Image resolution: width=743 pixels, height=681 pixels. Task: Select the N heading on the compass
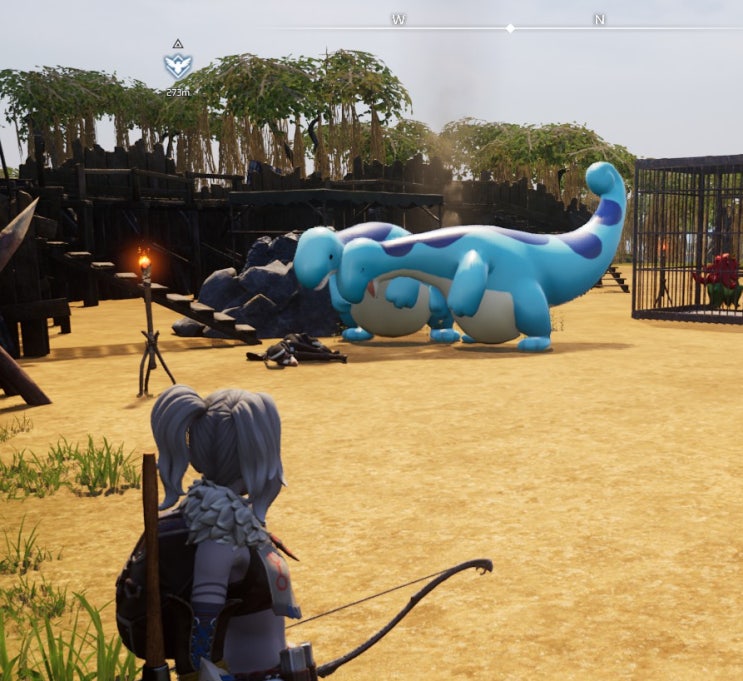599,20
